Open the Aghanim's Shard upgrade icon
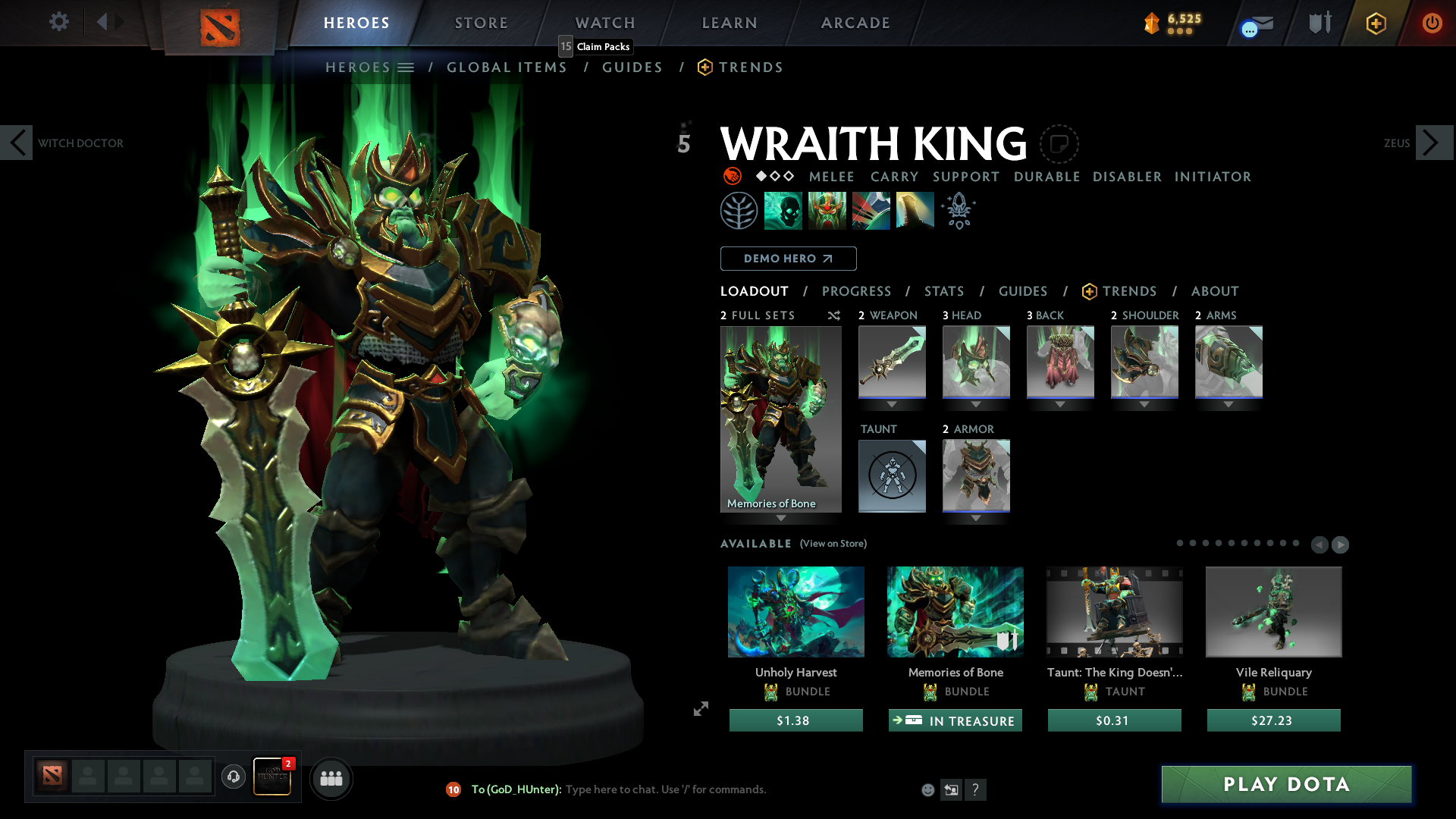The image size is (1456, 819). tap(958, 210)
